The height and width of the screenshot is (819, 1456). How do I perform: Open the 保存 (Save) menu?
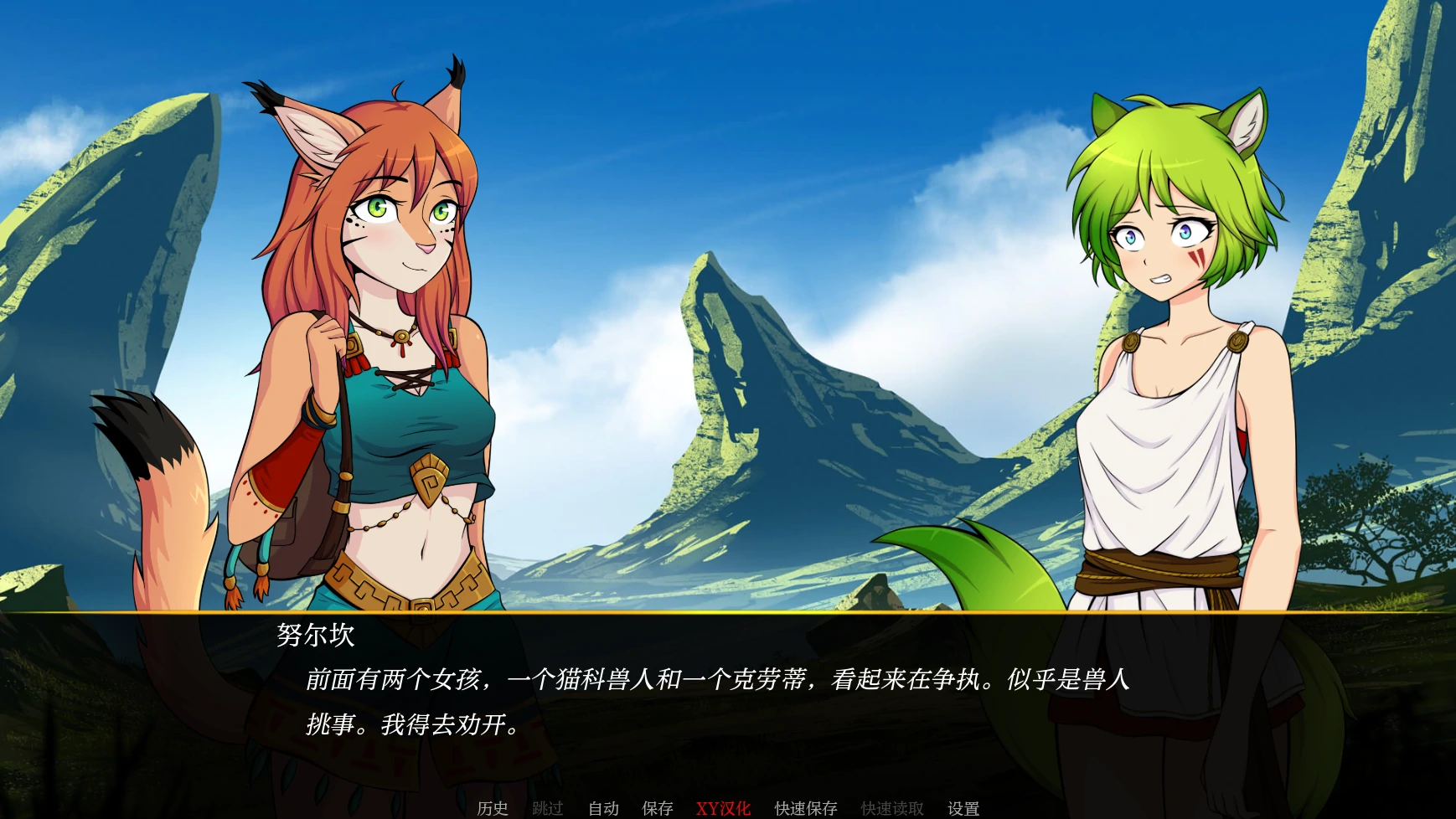pos(658,808)
